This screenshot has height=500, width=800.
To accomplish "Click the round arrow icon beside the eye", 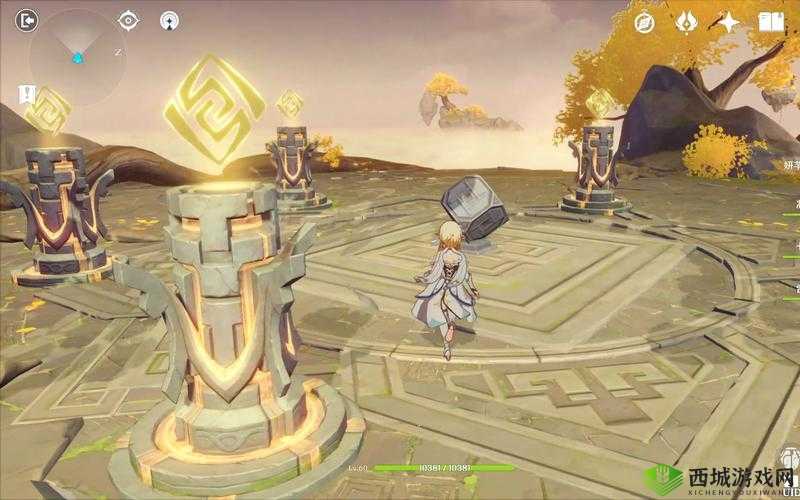I will coord(170,20).
